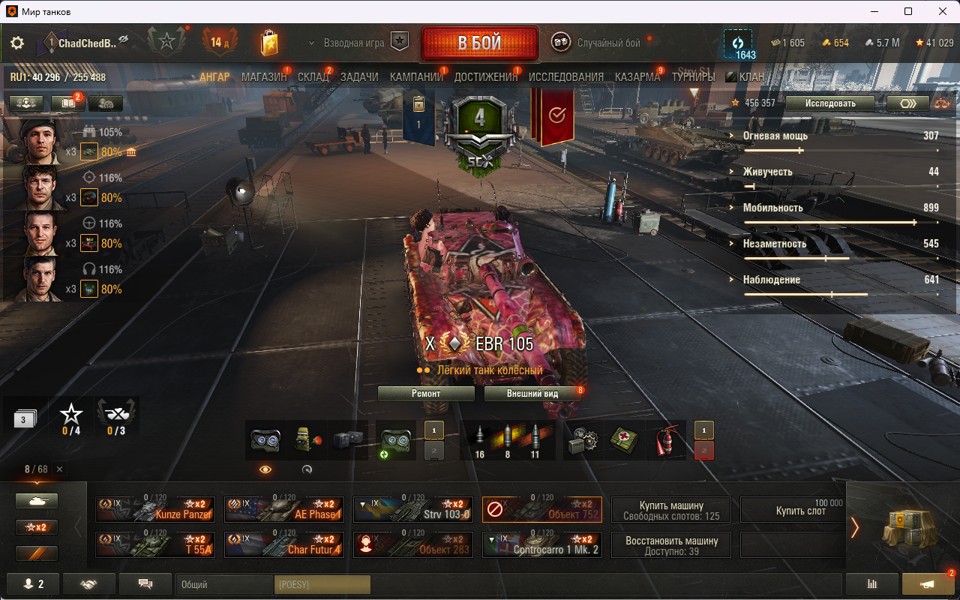
Task: Open the КАЗАРМА tab
Action: (x=637, y=77)
